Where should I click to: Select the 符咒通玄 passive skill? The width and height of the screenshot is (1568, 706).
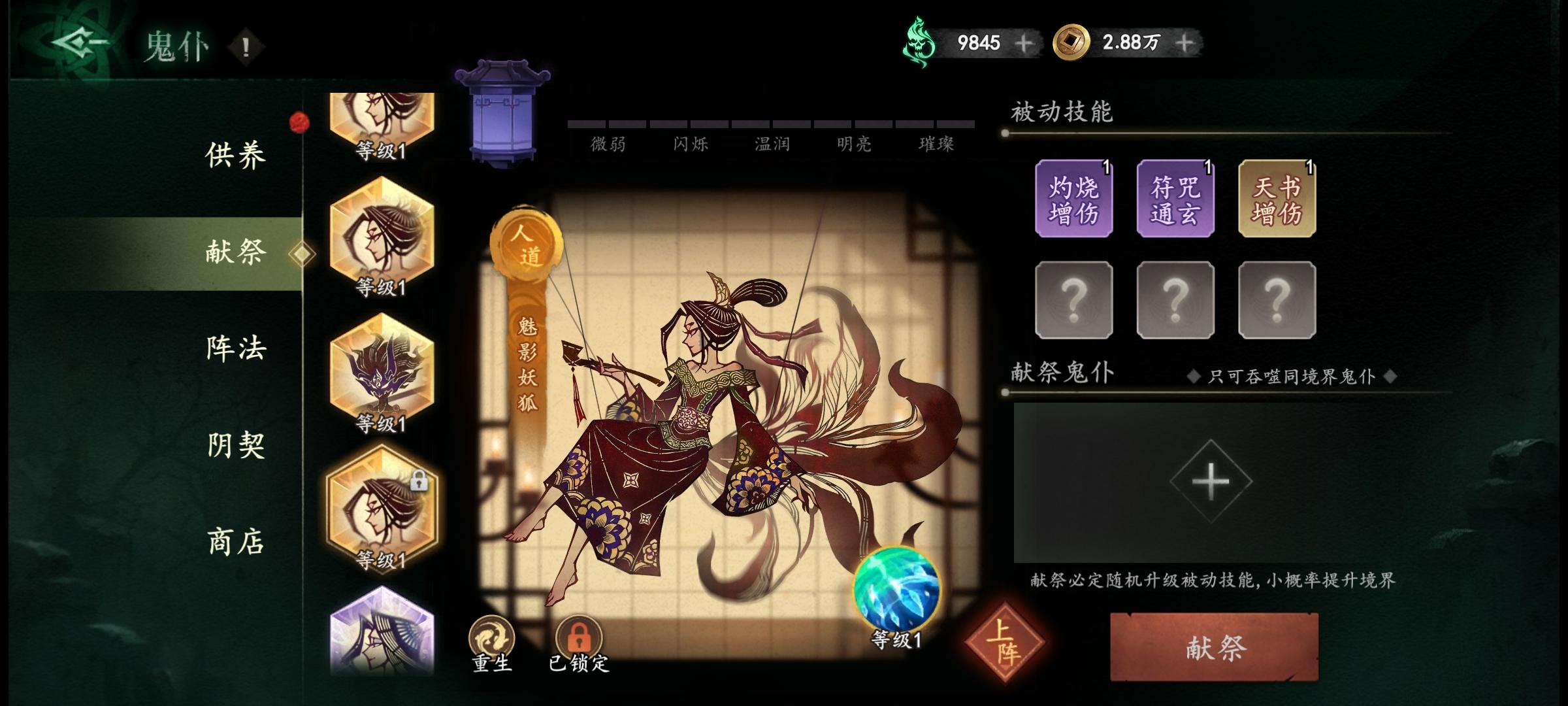click(1176, 198)
